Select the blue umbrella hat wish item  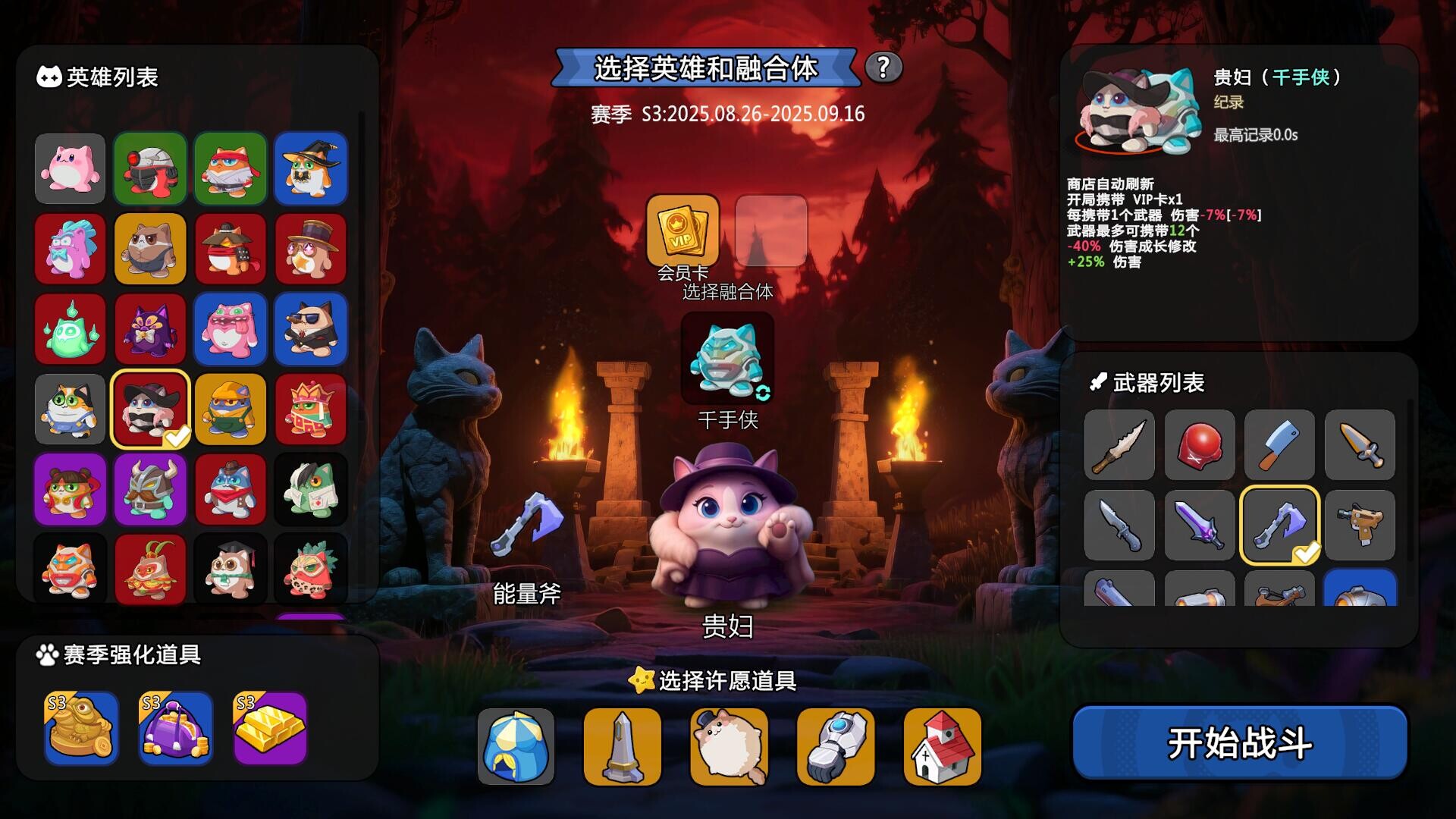(x=517, y=747)
